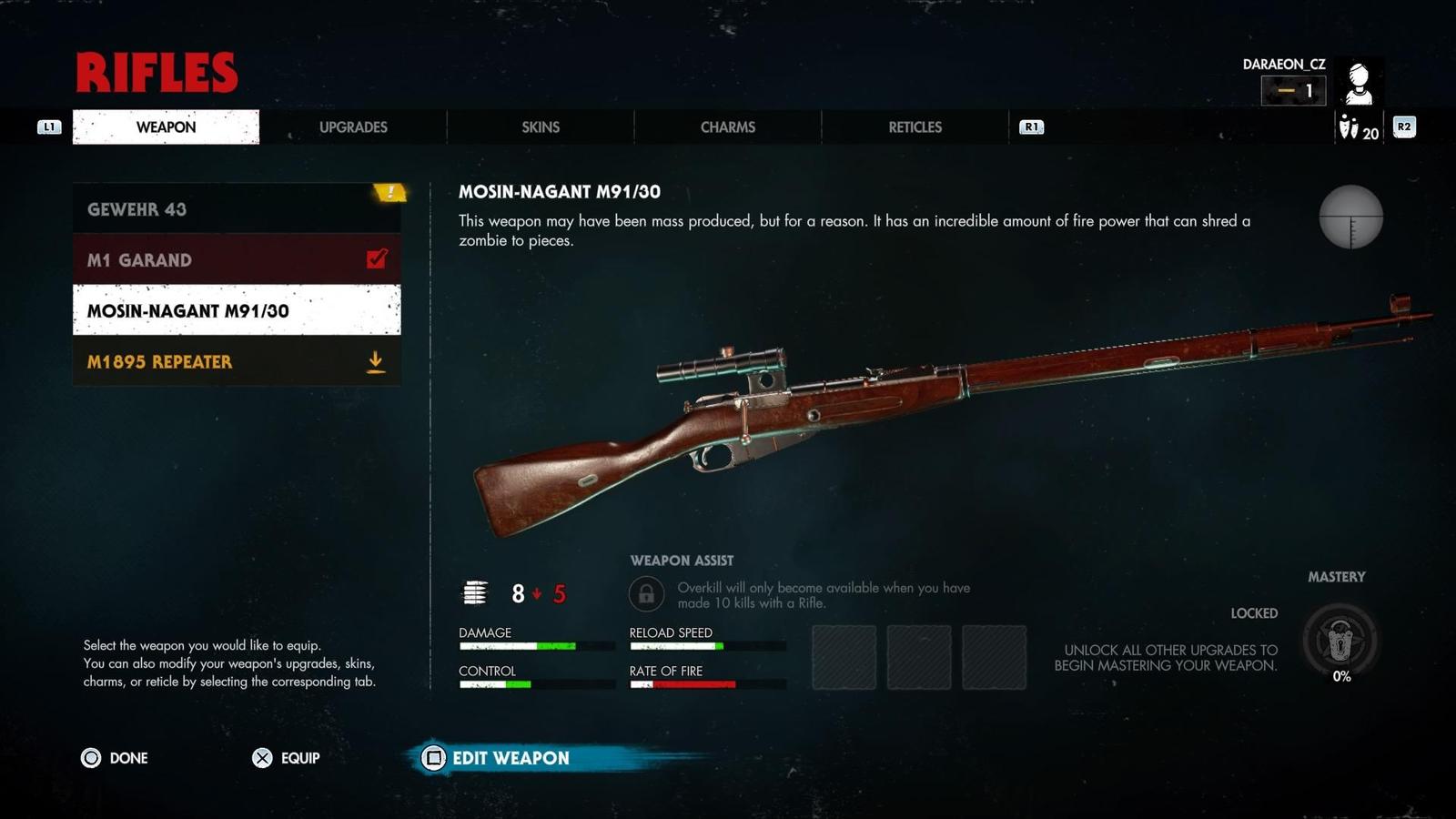
Task: Select the M1 Garand entry
Action: (x=237, y=260)
